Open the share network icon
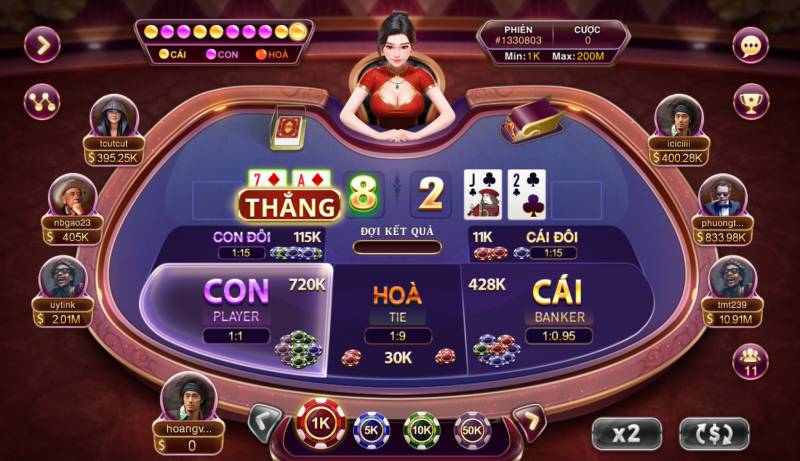Image resolution: width=800 pixels, height=461 pixels. (x=43, y=101)
